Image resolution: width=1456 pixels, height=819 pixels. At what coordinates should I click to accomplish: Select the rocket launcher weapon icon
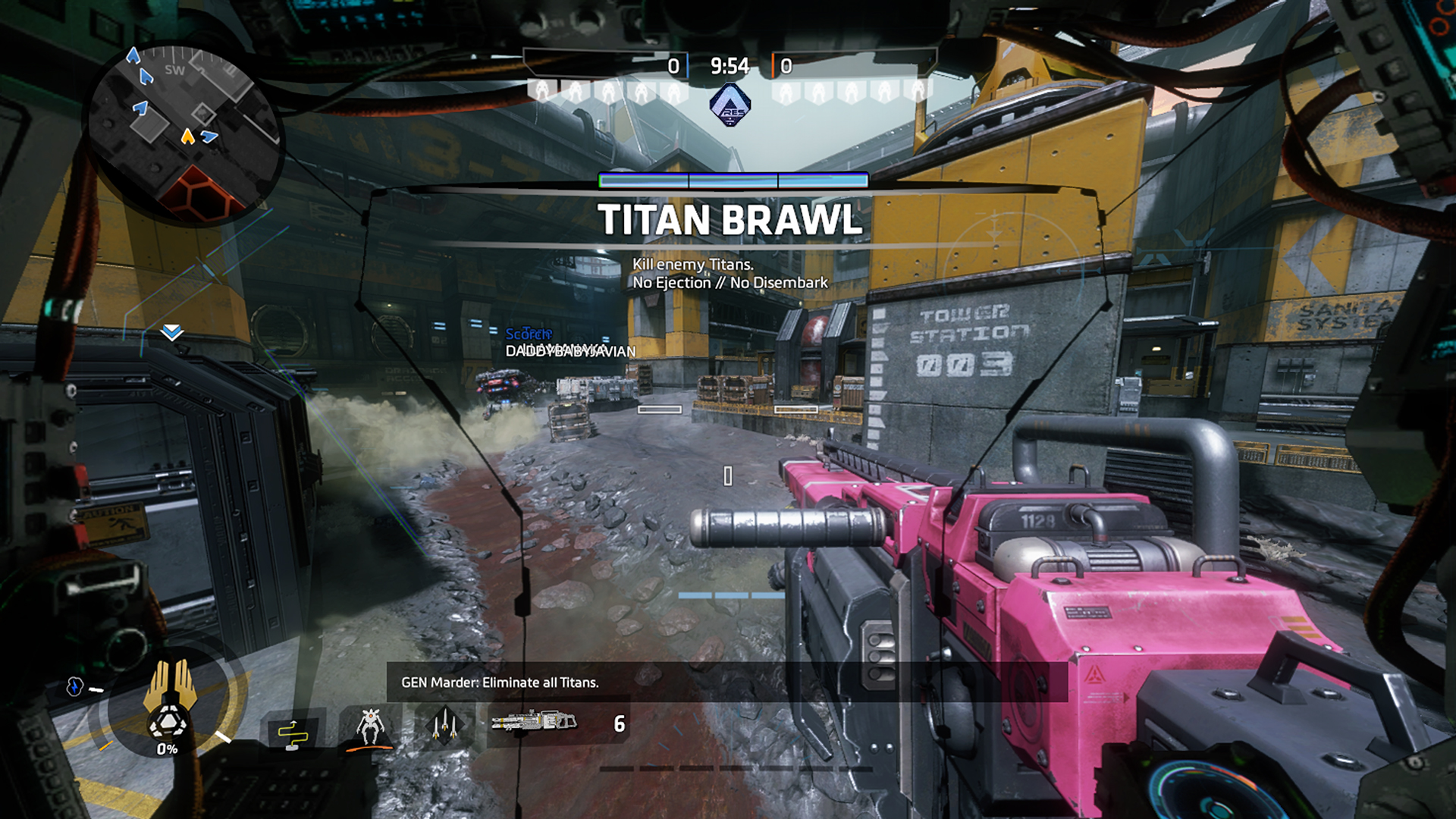pyautogui.click(x=534, y=722)
